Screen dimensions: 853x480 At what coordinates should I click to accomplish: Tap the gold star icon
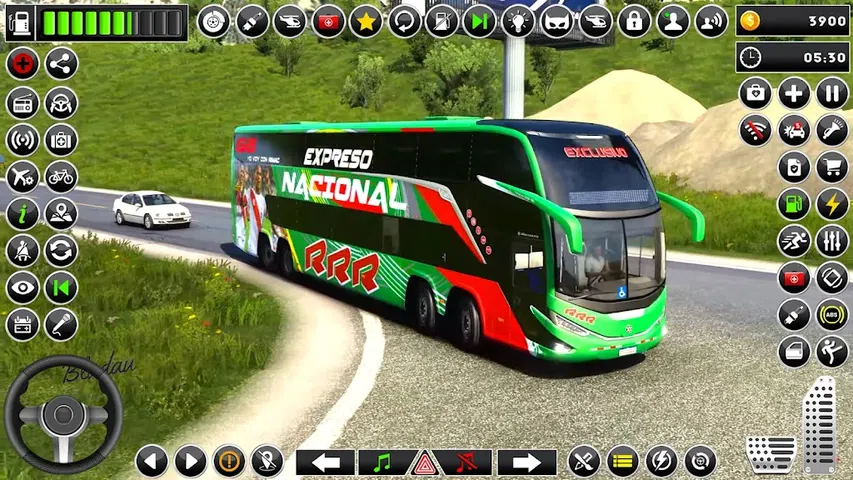point(367,21)
